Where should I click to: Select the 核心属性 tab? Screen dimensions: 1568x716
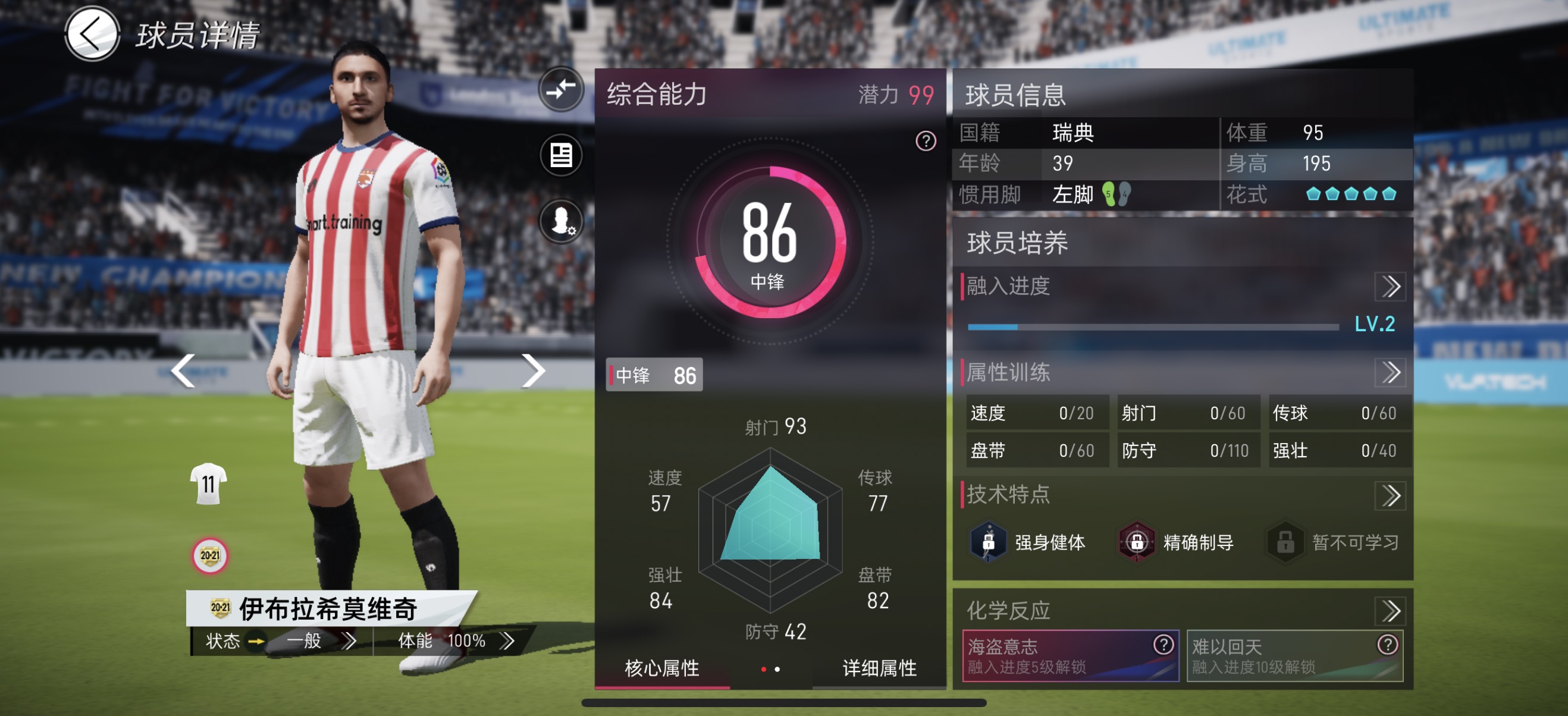point(661,668)
